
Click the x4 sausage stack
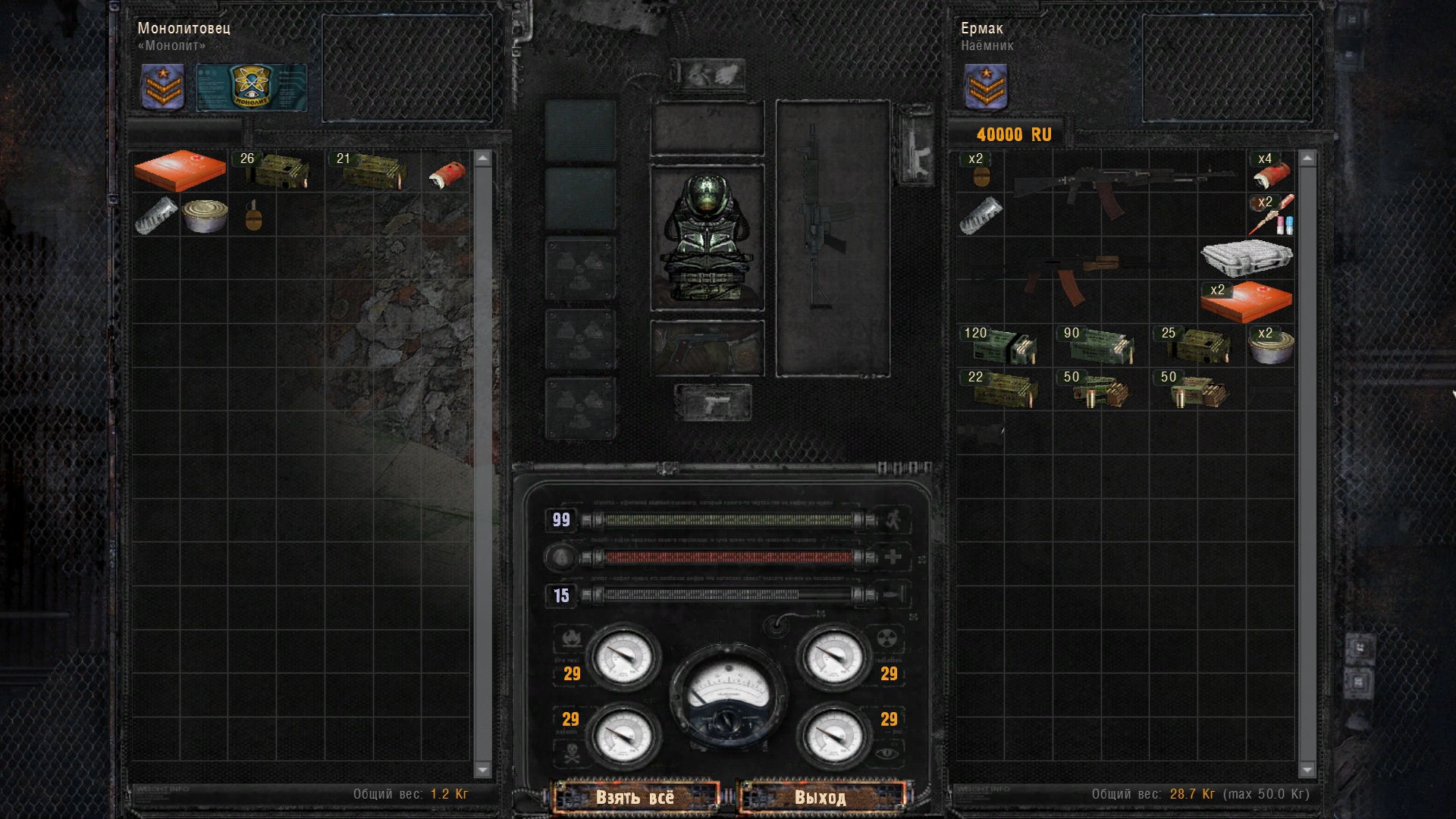[1271, 171]
